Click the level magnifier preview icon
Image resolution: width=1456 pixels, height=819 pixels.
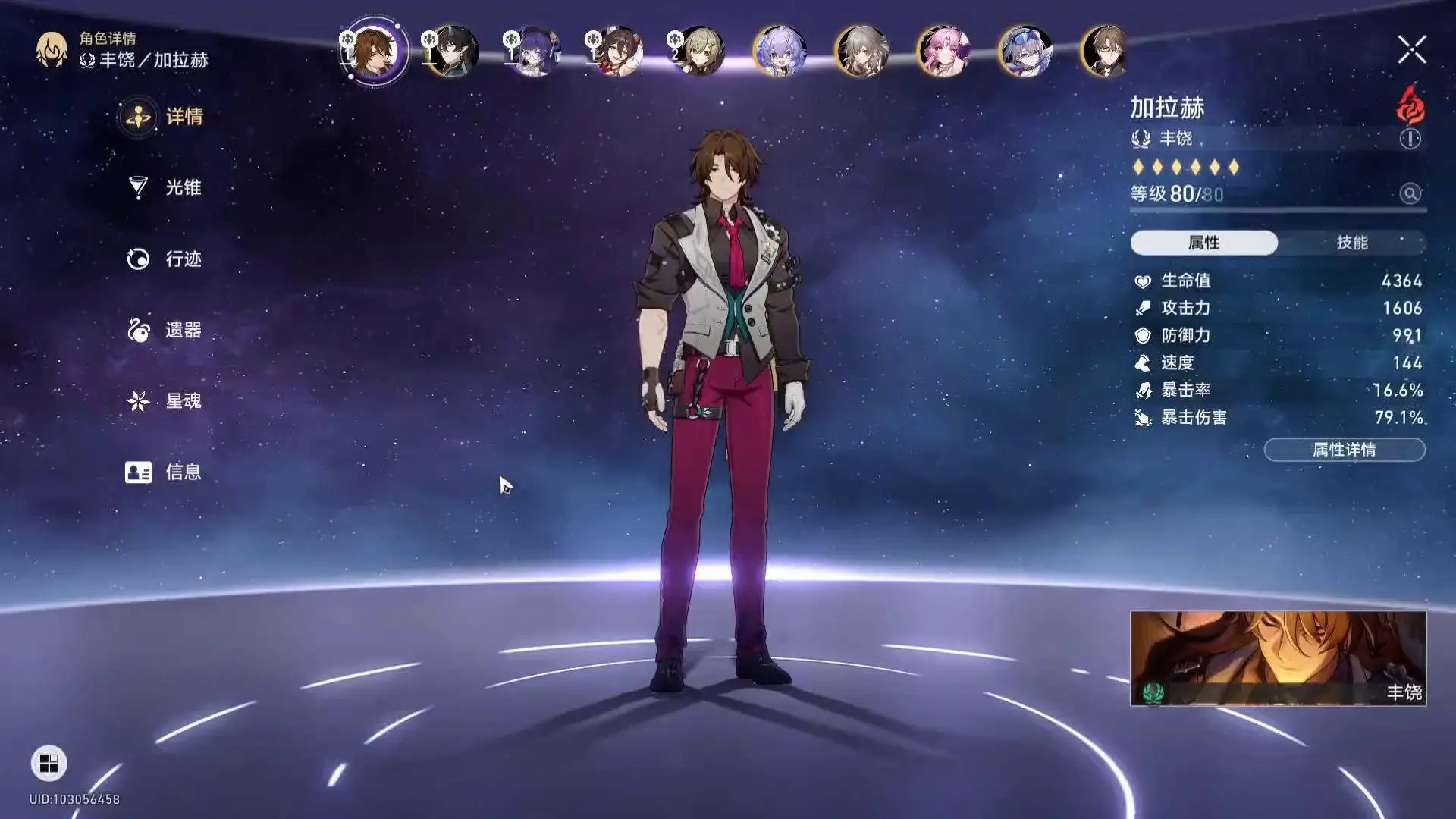(x=1410, y=193)
